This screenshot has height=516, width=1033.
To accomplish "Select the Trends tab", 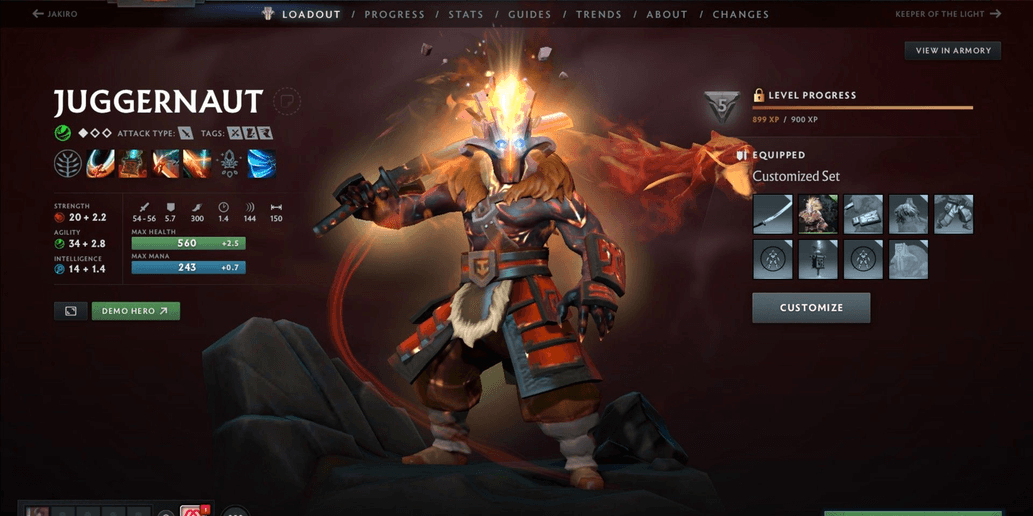I will tap(599, 15).
